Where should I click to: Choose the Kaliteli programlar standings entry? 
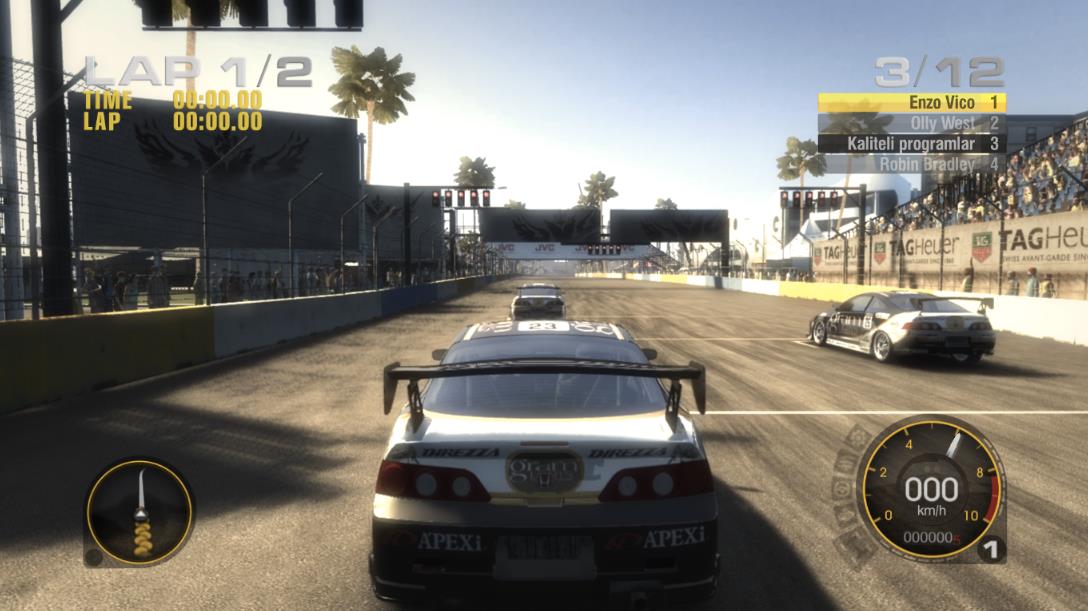coord(911,143)
